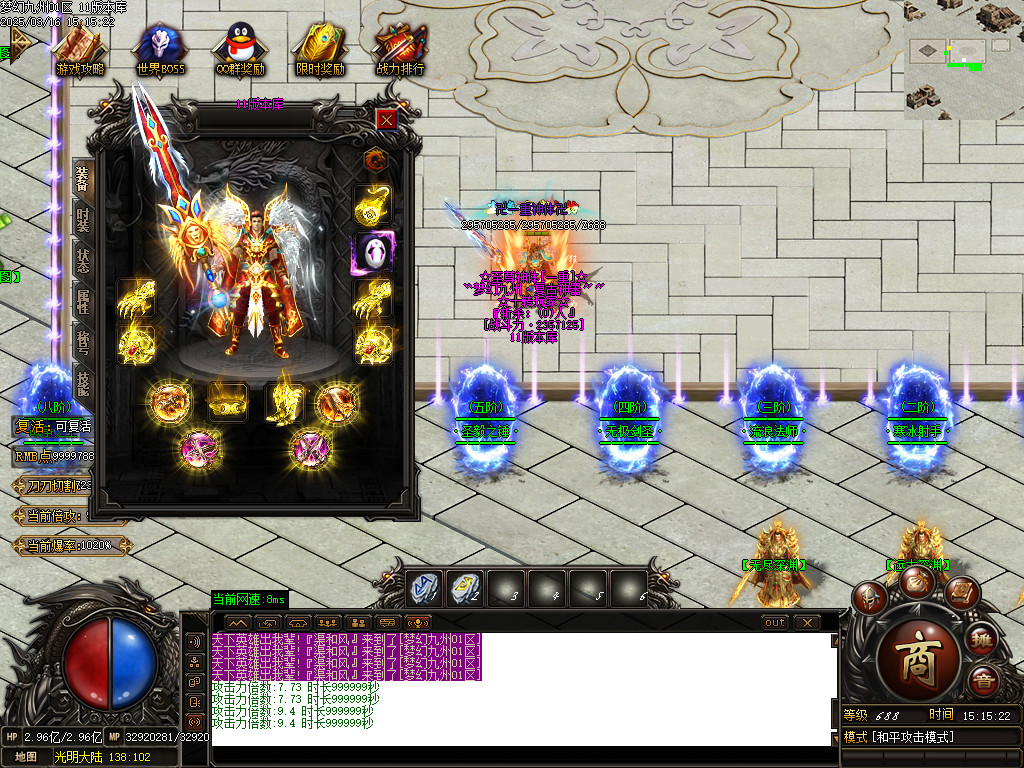Click the minimap in the corner
Screen dimensions: 1024x768
coord(963,60)
